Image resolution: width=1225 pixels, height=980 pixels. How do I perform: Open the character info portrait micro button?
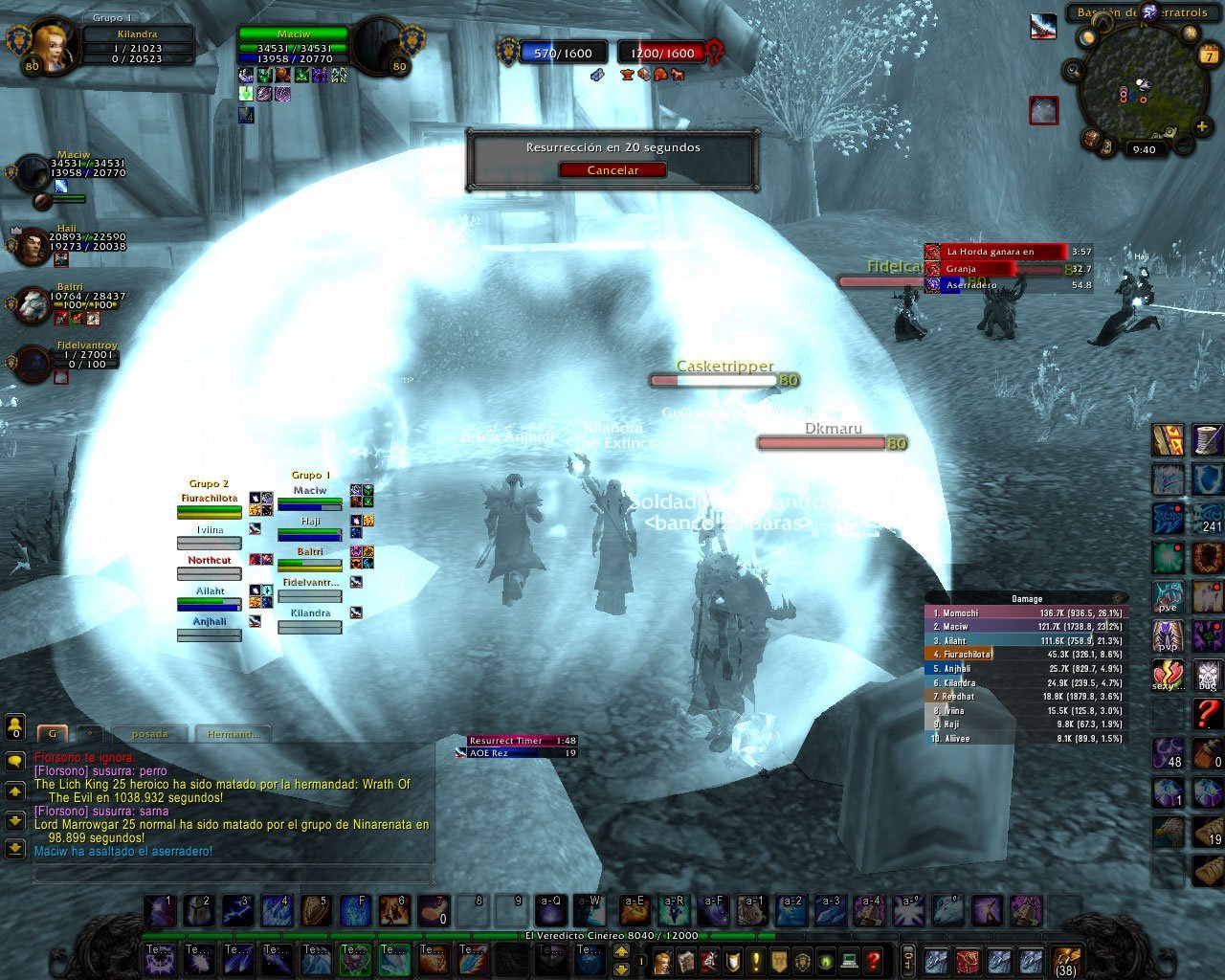click(x=662, y=960)
